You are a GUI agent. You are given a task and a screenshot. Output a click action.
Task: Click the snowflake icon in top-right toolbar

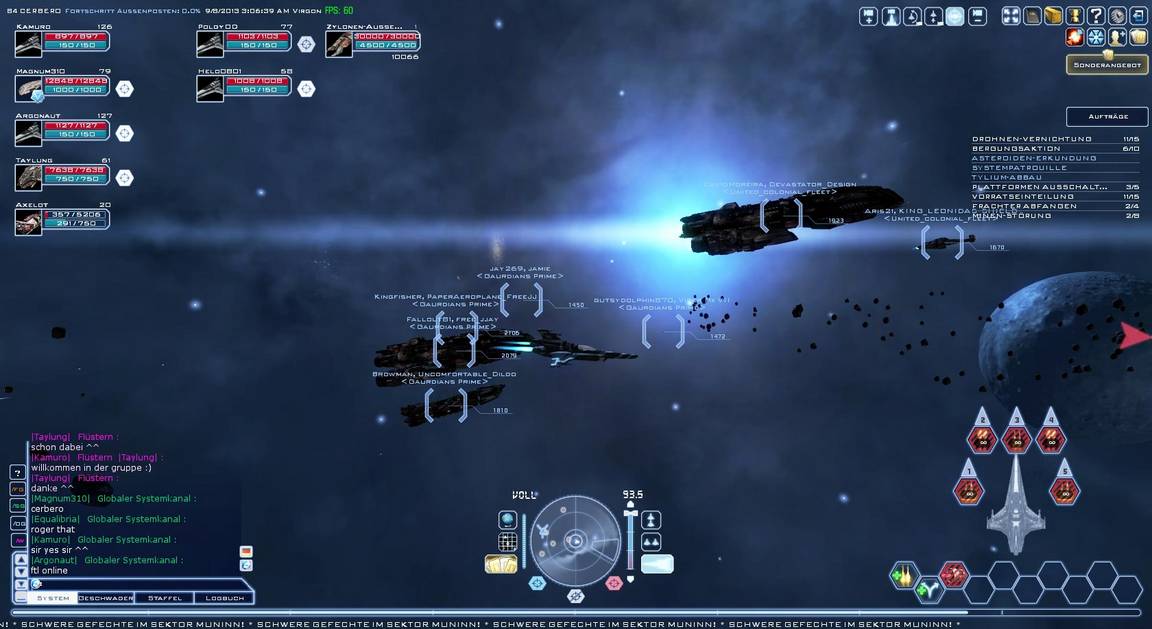click(1096, 38)
